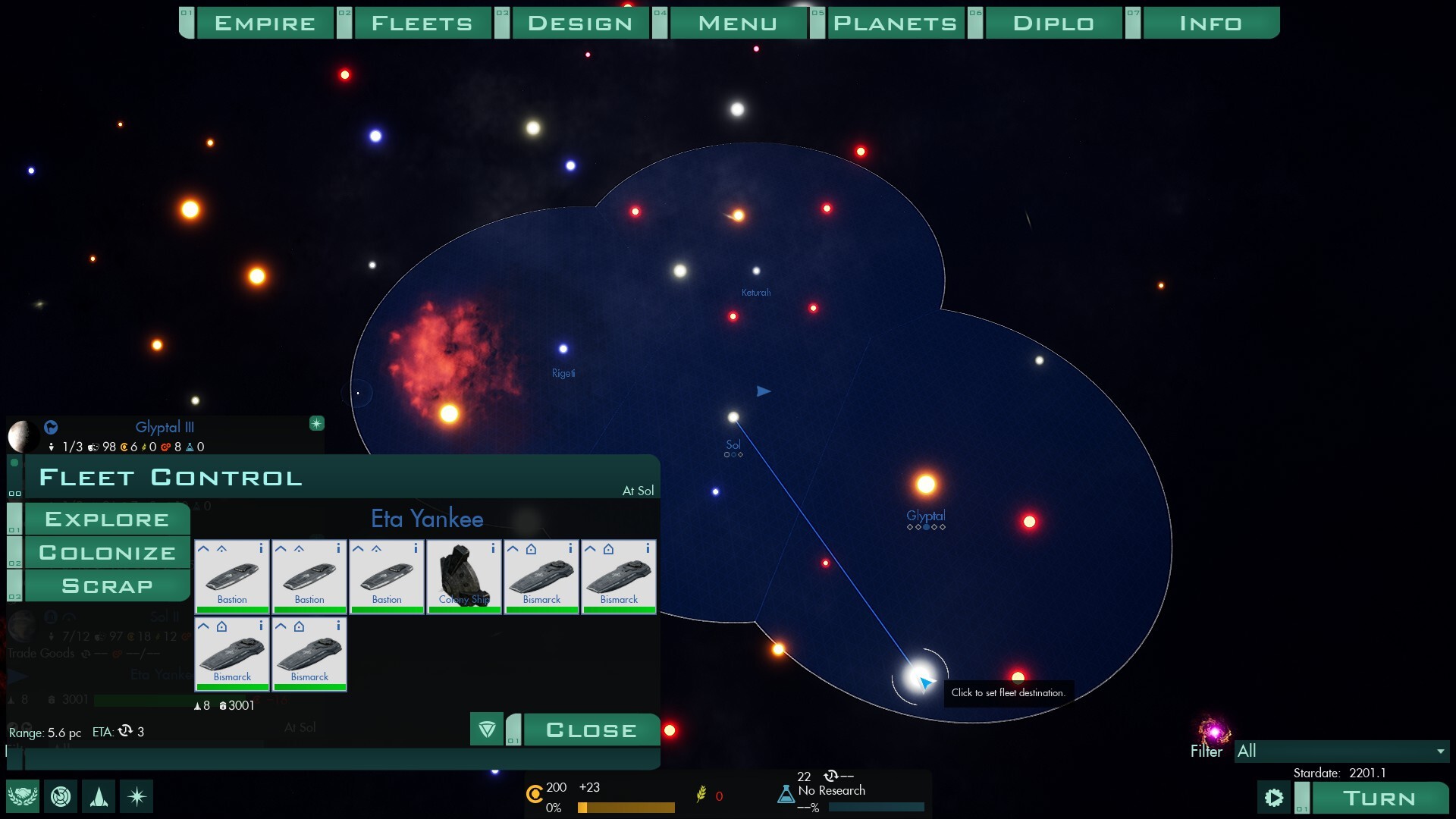
Task: Open the main Menu
Action: pyautogui.click(x=737, y=23)
